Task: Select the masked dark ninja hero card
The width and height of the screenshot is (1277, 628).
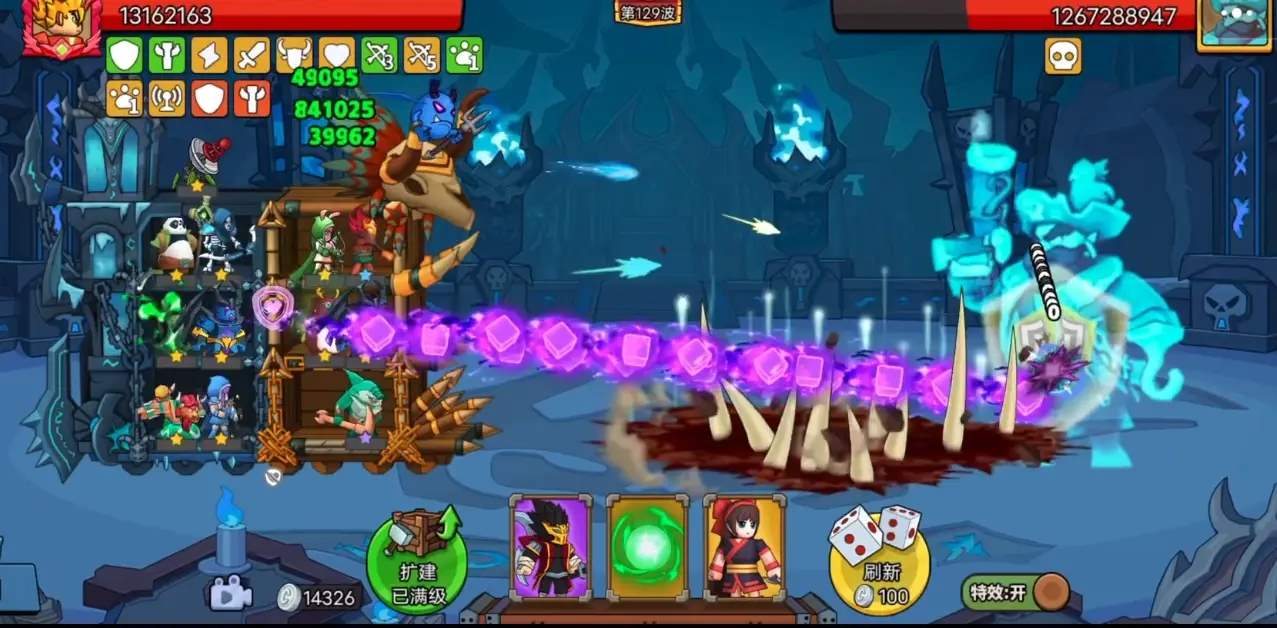Action: tap(550, 548)
